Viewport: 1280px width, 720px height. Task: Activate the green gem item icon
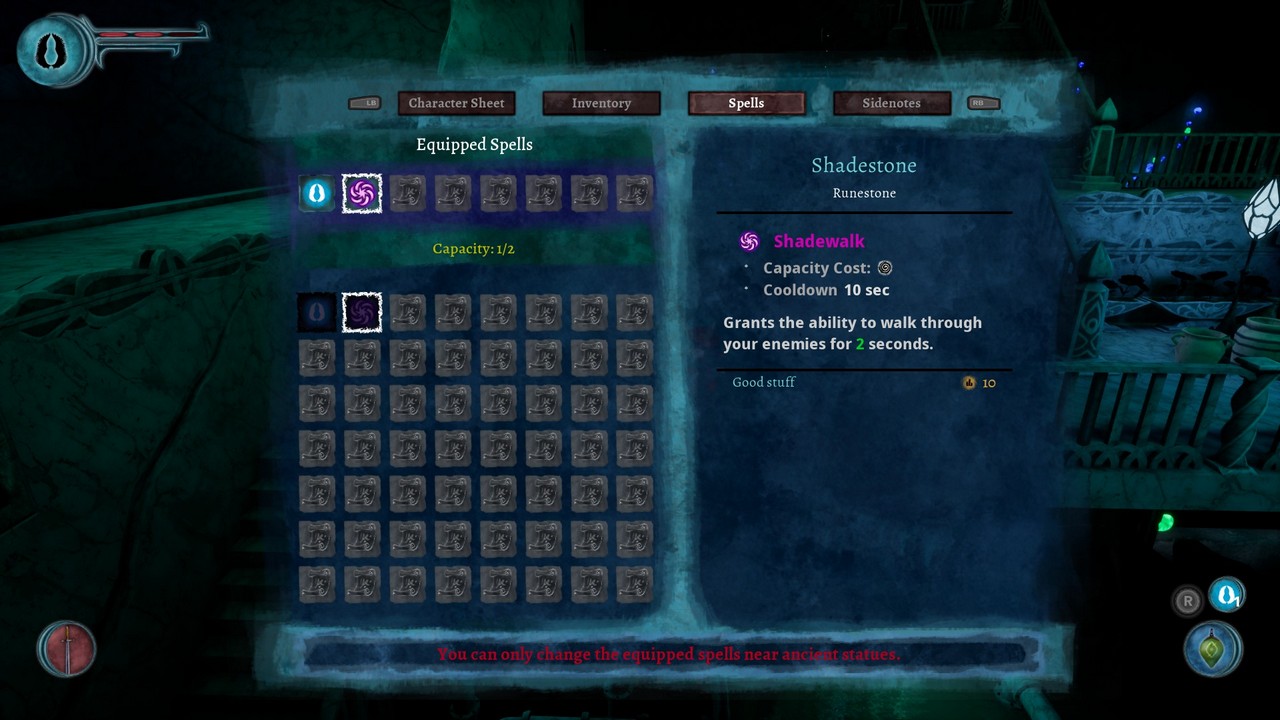[1213, 649]
